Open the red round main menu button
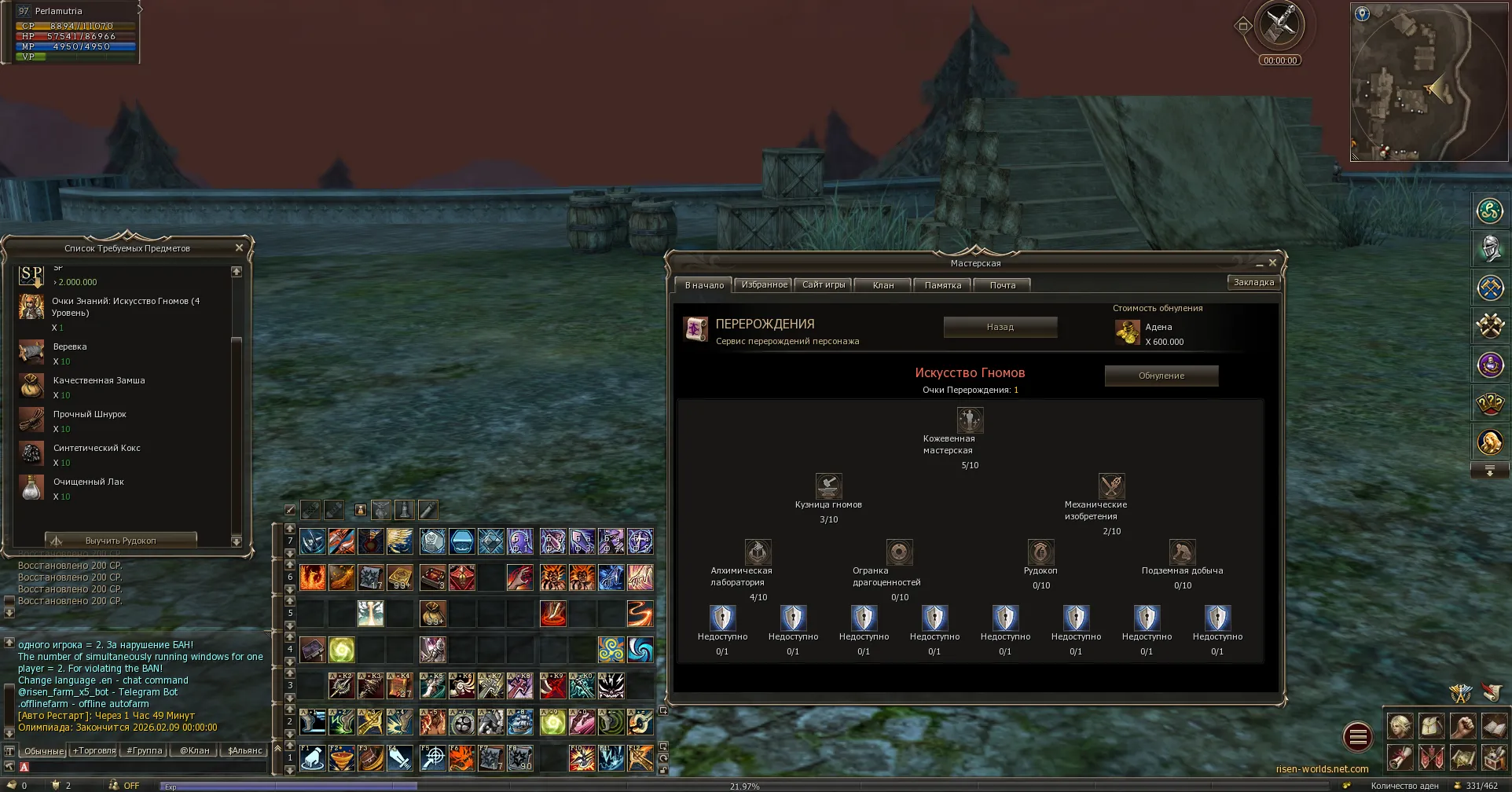The height and width of the screenshot is (792, 1512). click(x=1357, y=737)
